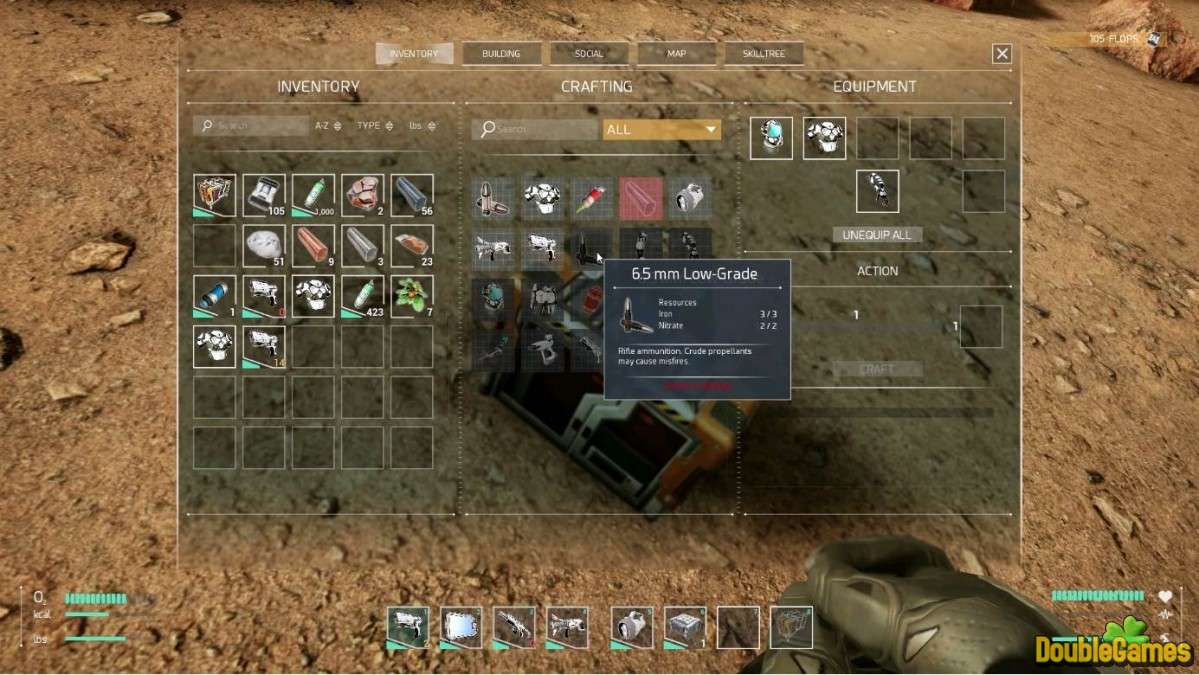Open the Social tab
This screenshot has width=1199, height=675.
(x=589, y=54)
